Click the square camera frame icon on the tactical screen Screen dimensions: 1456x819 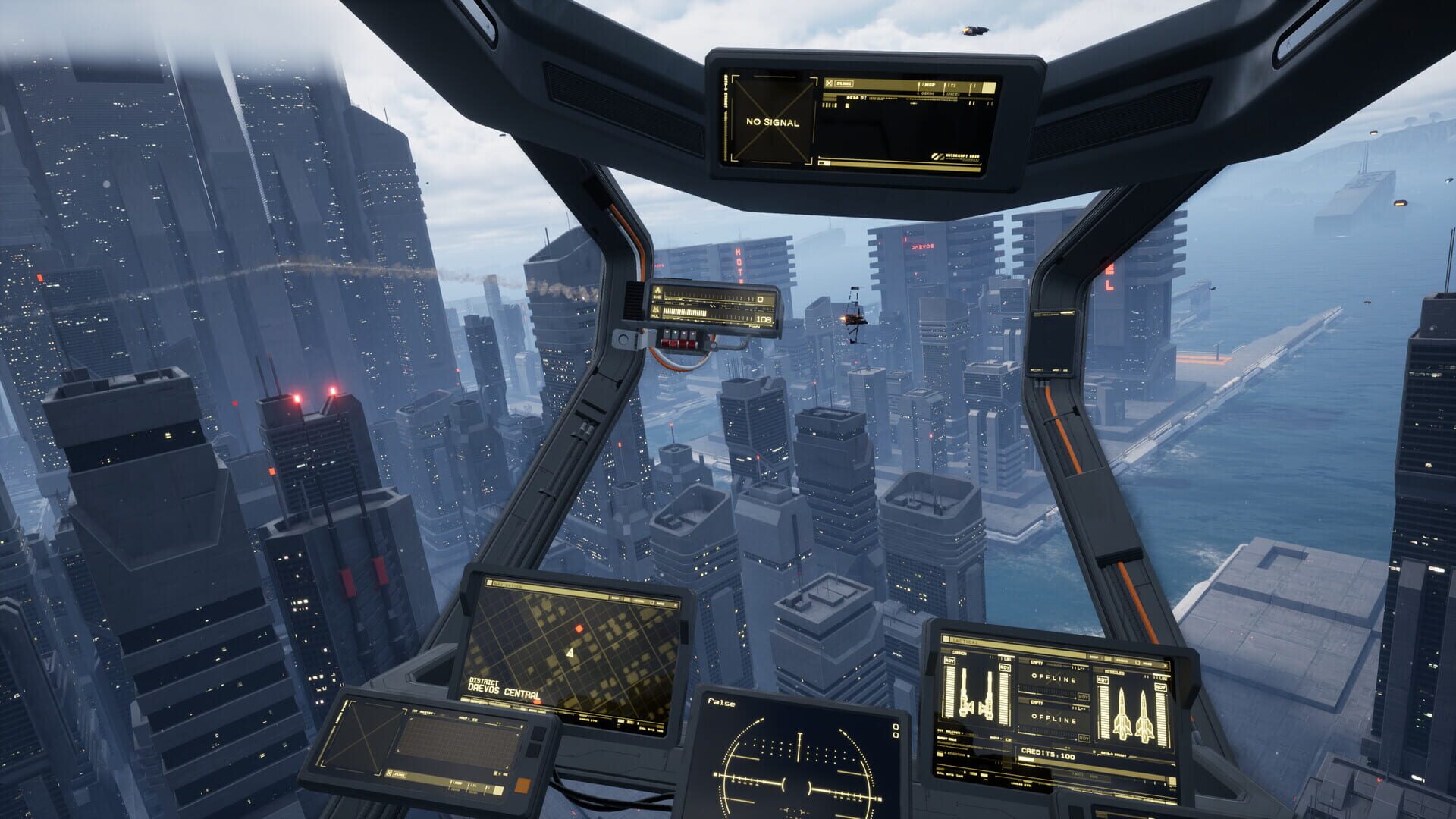[1137, 661]
